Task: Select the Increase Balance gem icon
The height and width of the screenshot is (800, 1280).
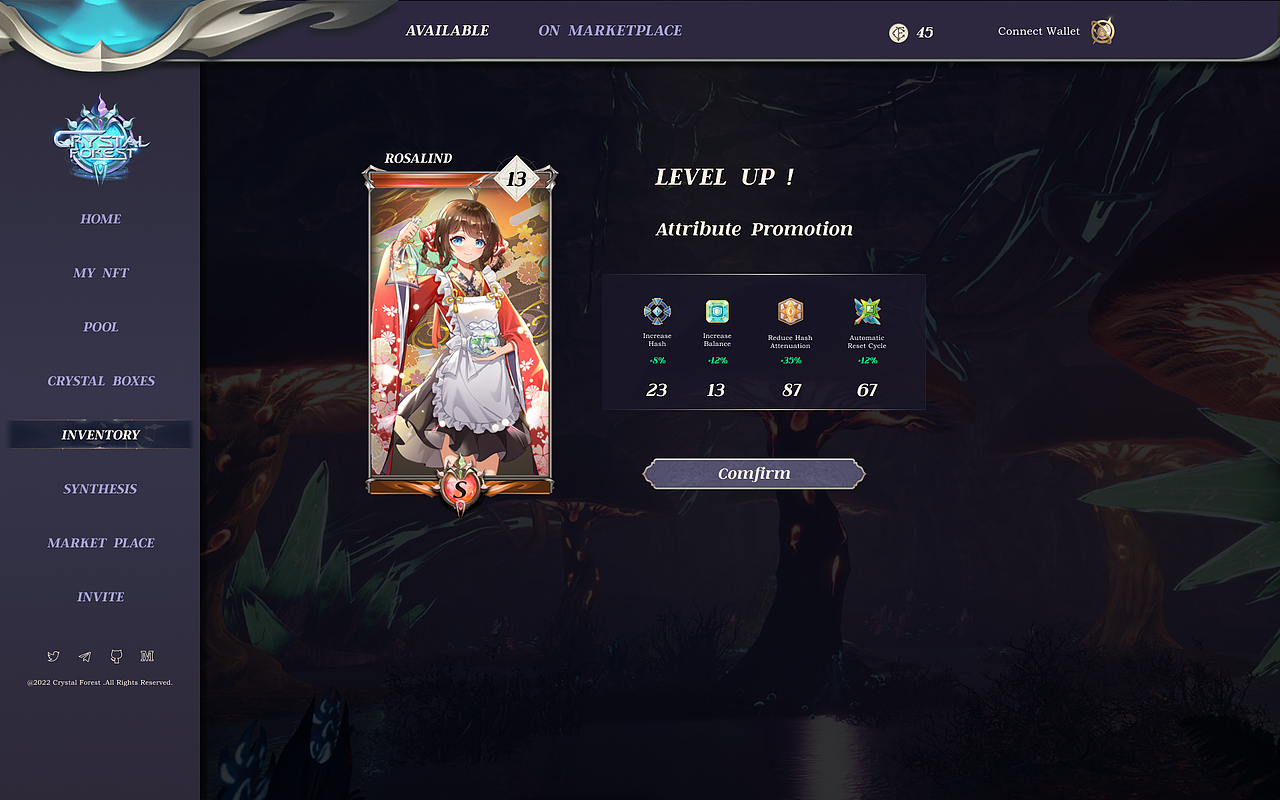Action: [x=716, y=310]
